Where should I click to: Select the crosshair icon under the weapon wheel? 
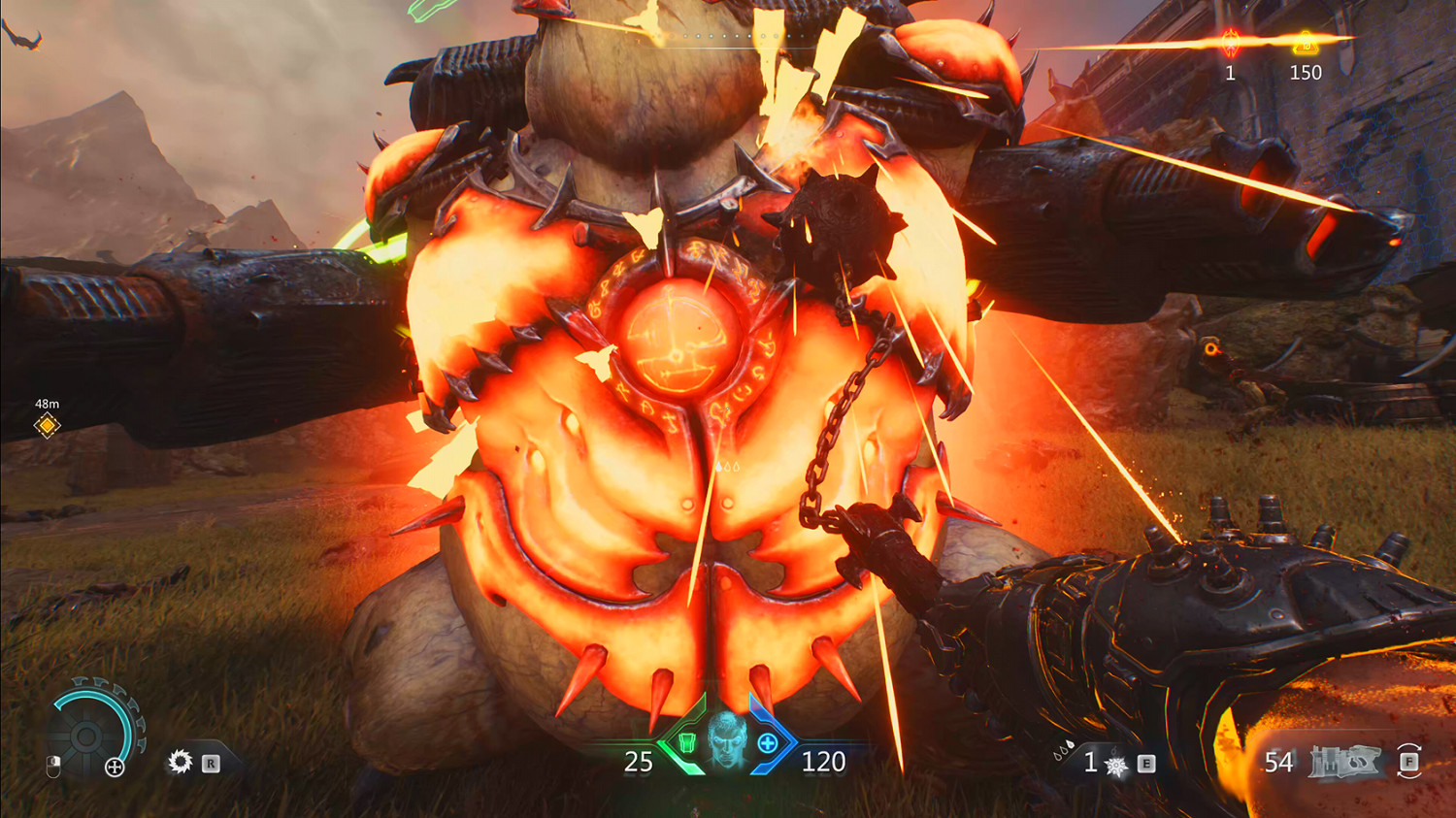(115, 767)
